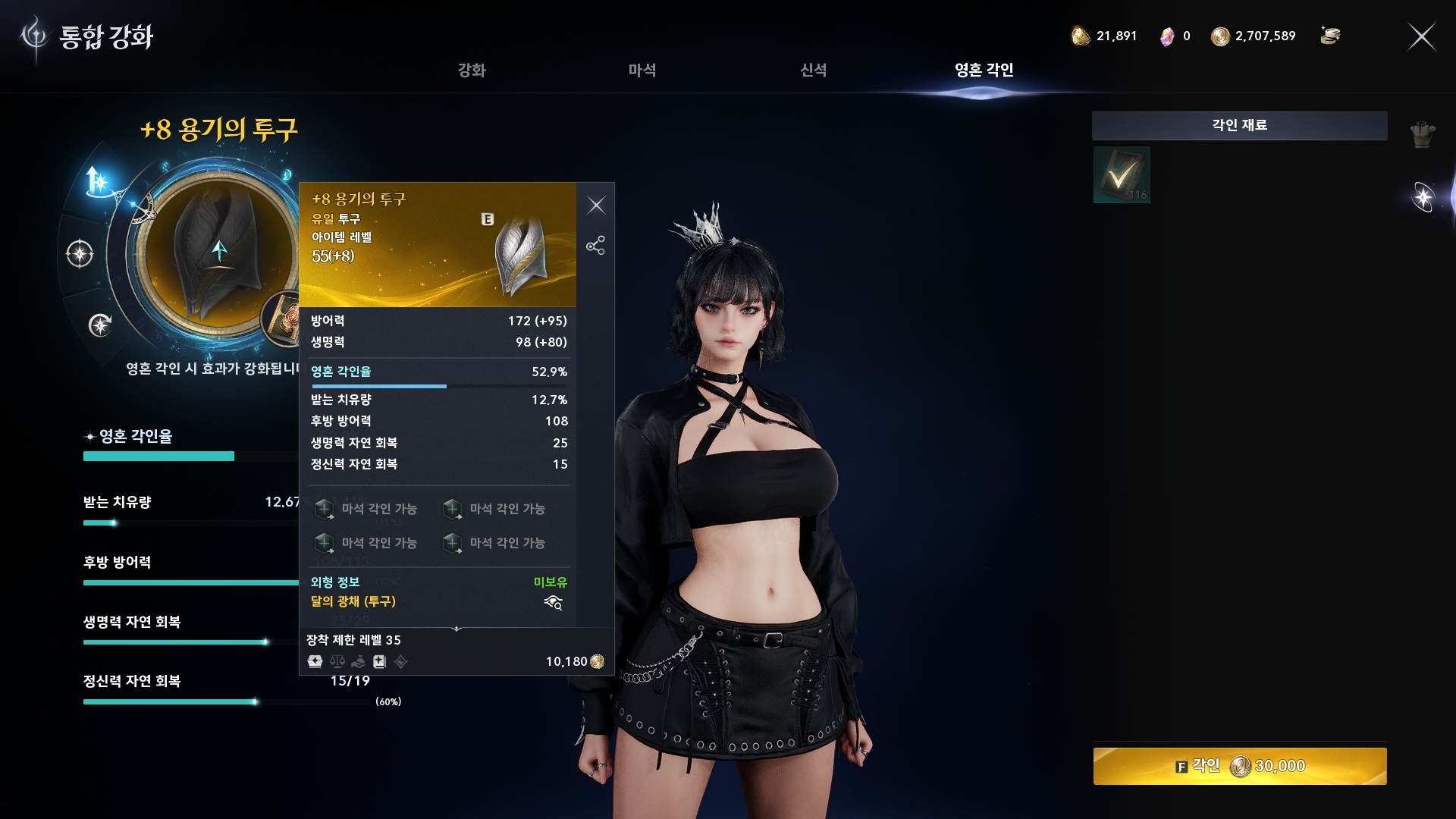Select the 신석 tab
Viewport: 1456px width, 819px height.
[813, 71]
